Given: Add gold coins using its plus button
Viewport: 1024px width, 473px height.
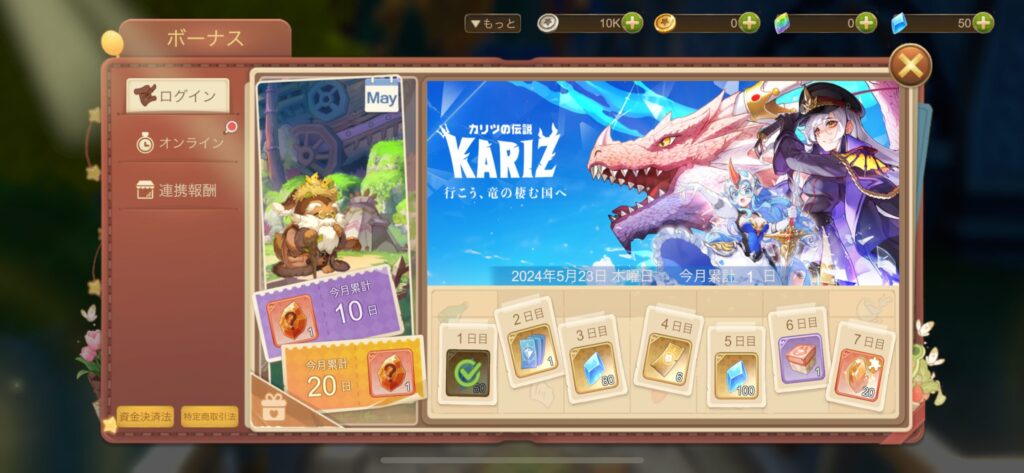Looking at the screenshot, I should click(749, 23).
